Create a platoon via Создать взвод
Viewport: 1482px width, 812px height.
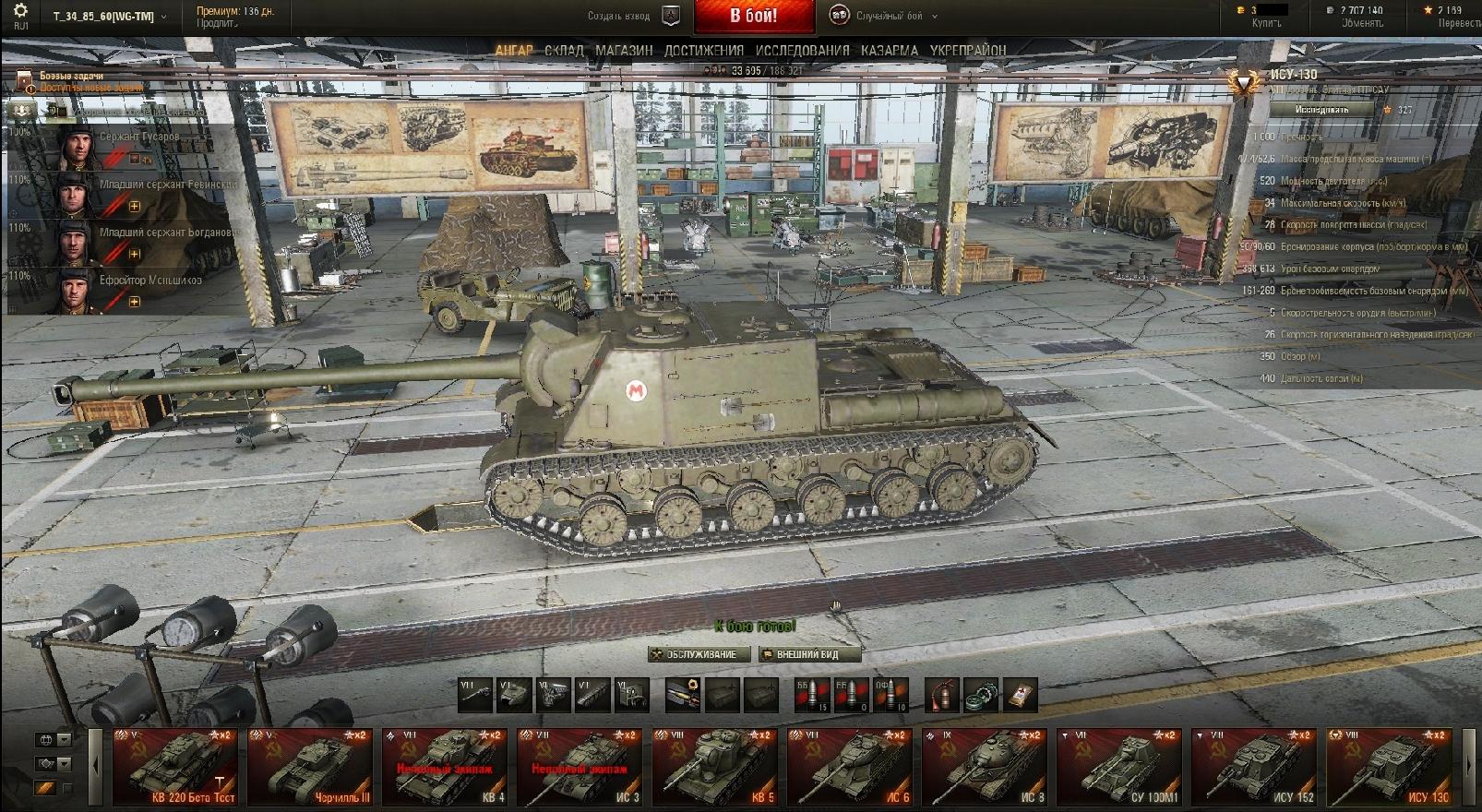tap(632, 16)
